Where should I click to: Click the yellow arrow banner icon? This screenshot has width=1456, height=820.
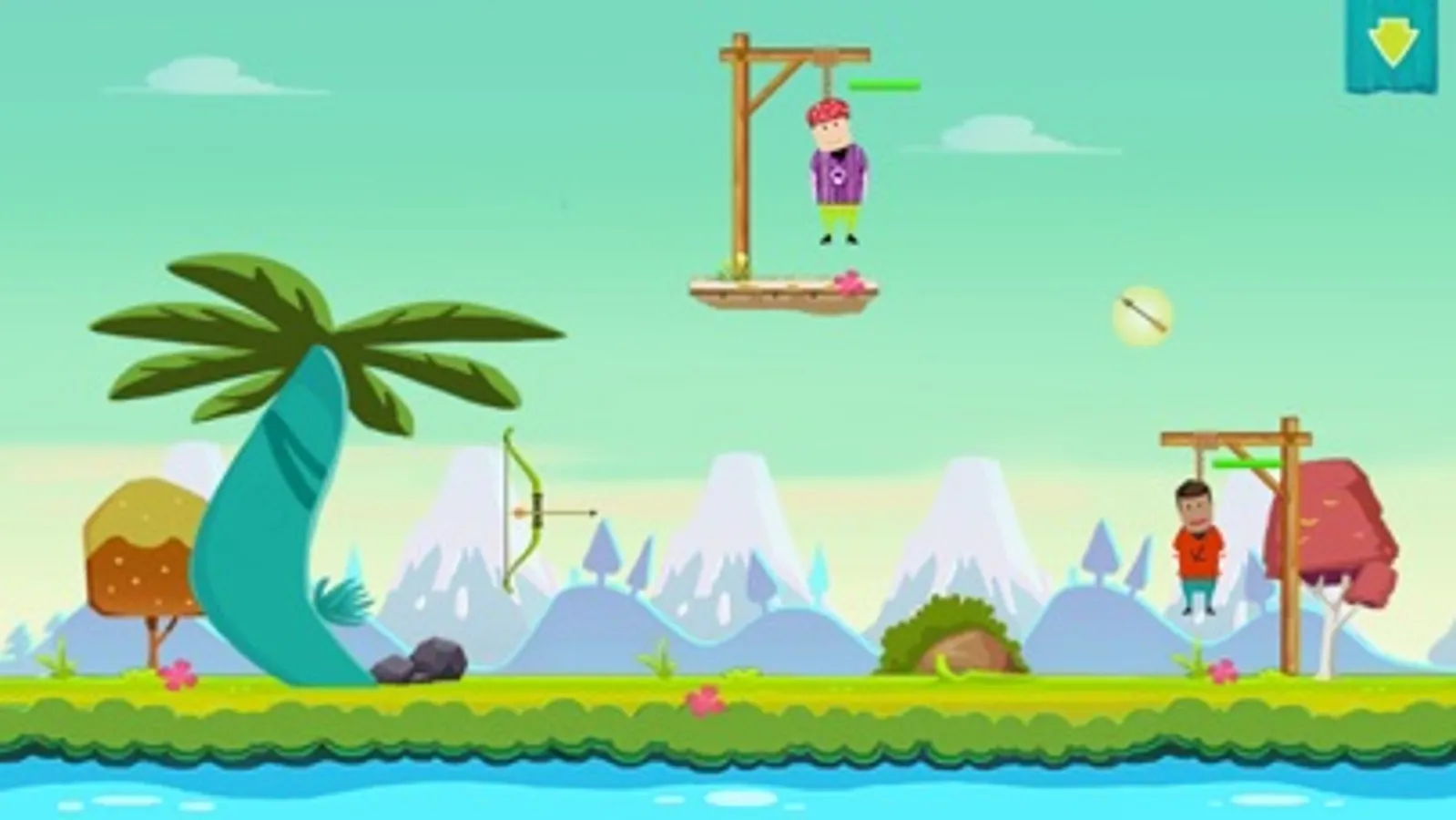pyautogui.click(x=1392, y=41)
